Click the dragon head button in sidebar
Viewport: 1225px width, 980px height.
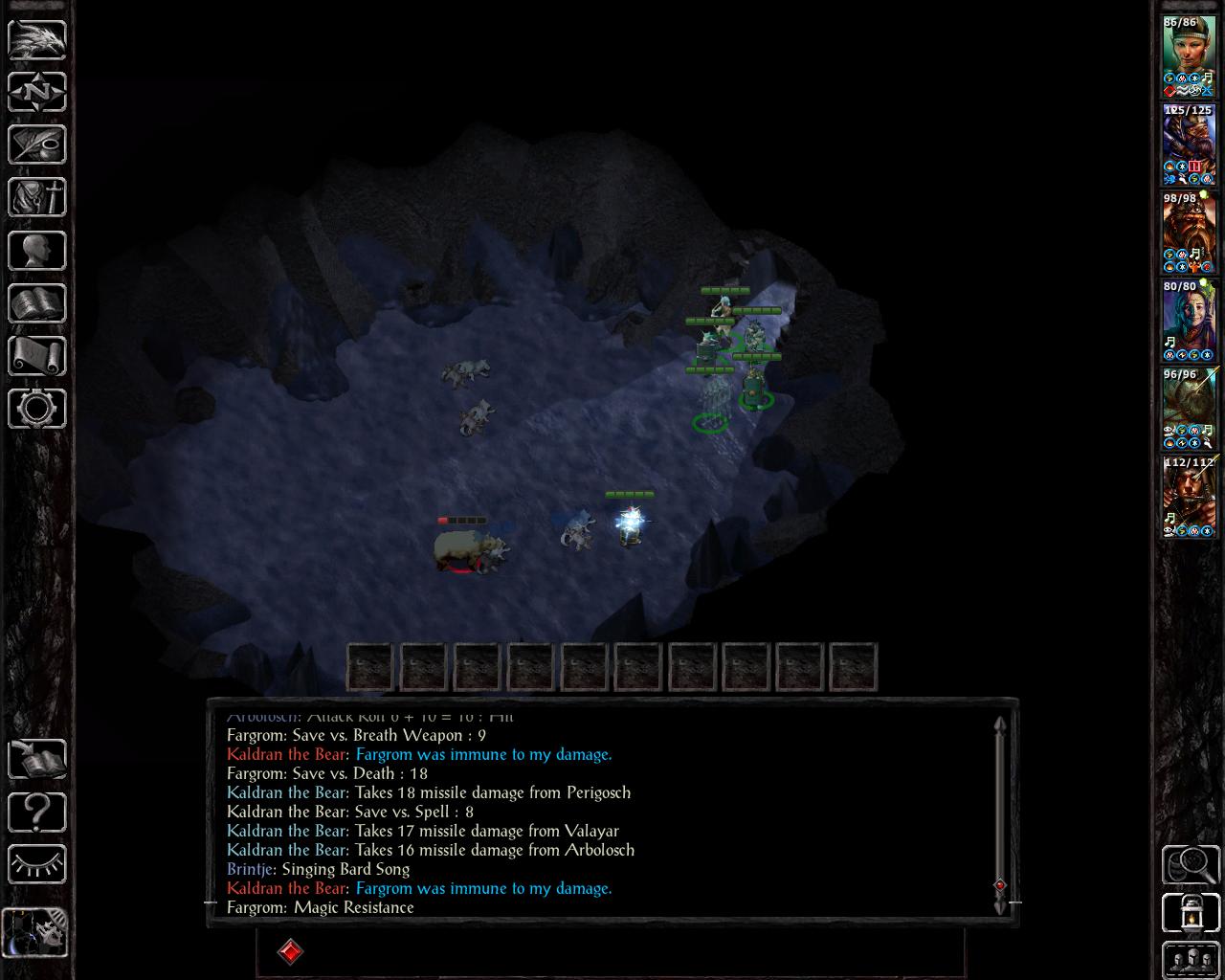pyautogui.click(x=37, y=40)
